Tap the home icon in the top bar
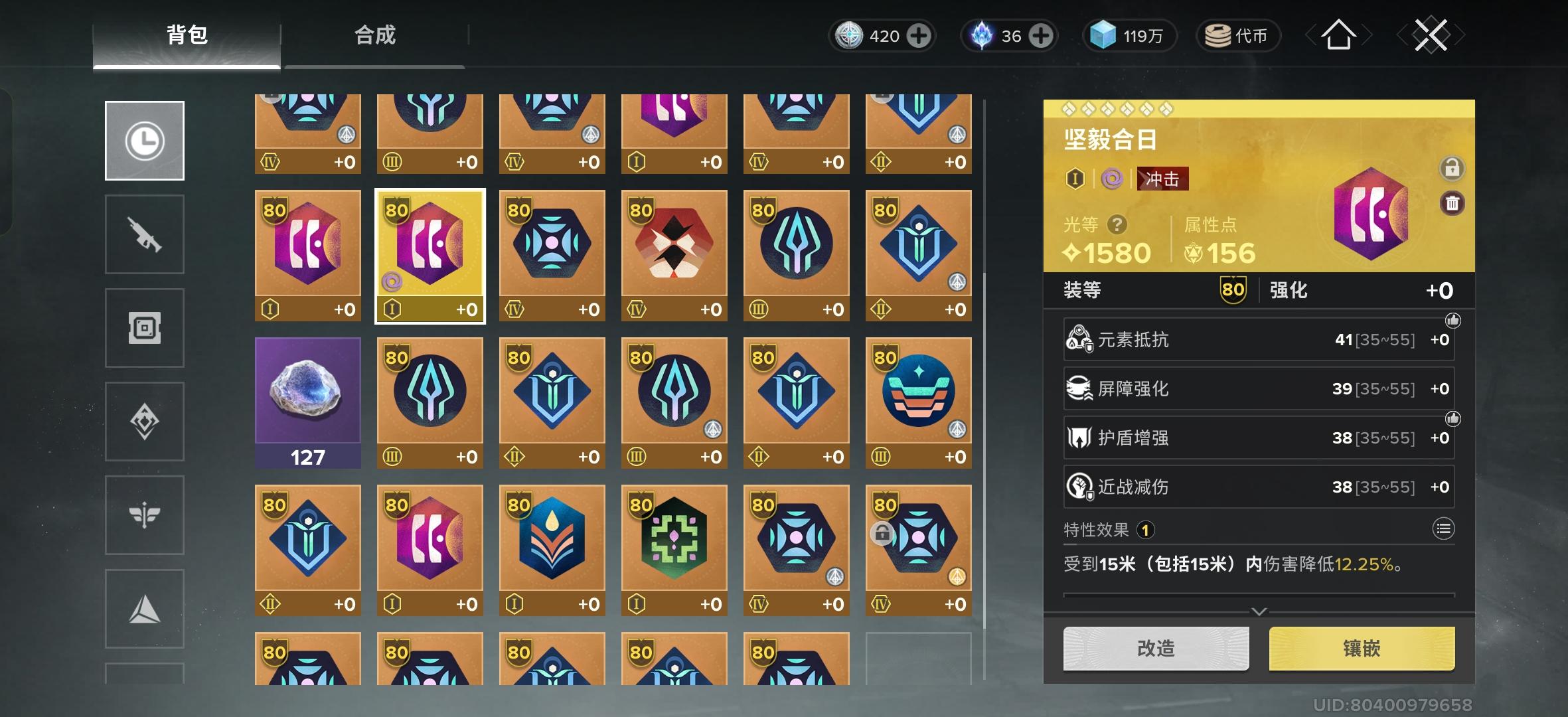Viewport: 1568px width, 717px height. tap(1338, 36)
